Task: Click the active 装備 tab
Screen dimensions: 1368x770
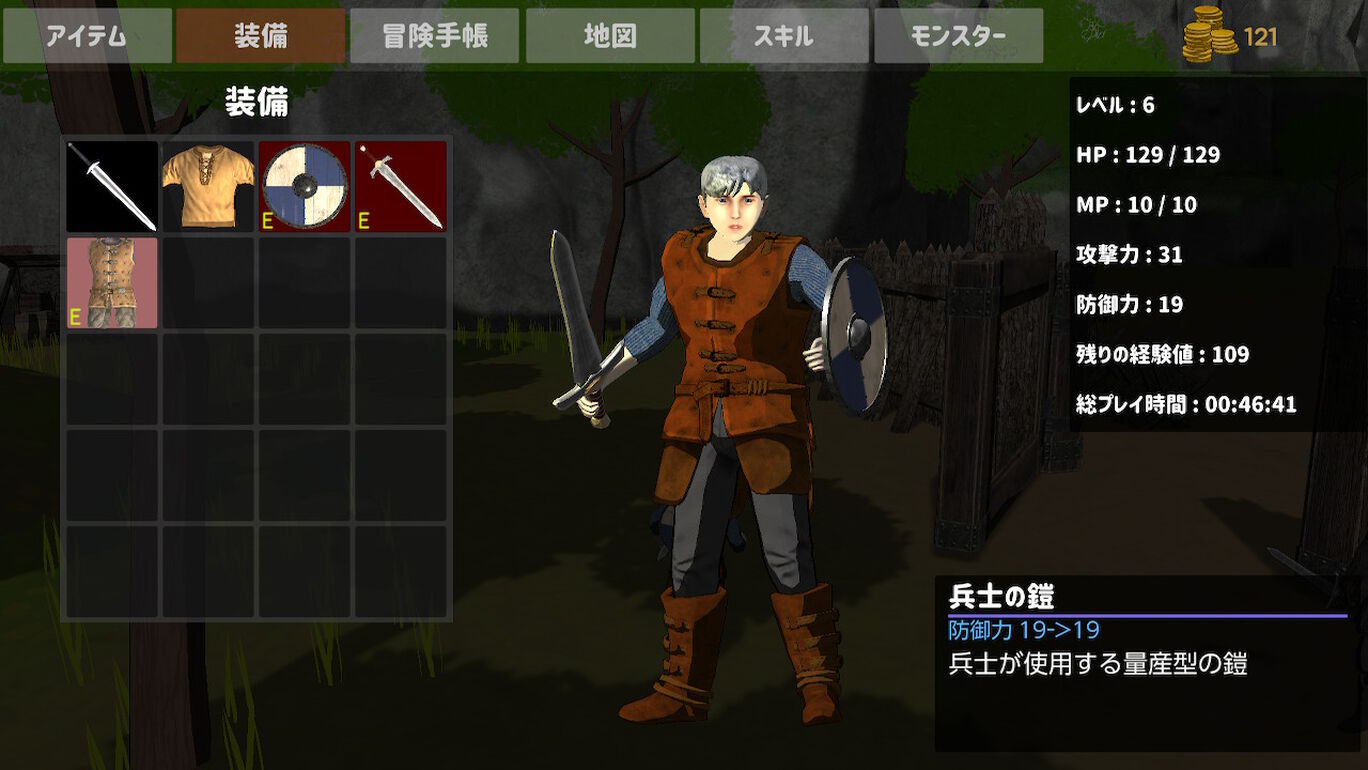Action: pyautogui.click(x=261, y=36)
